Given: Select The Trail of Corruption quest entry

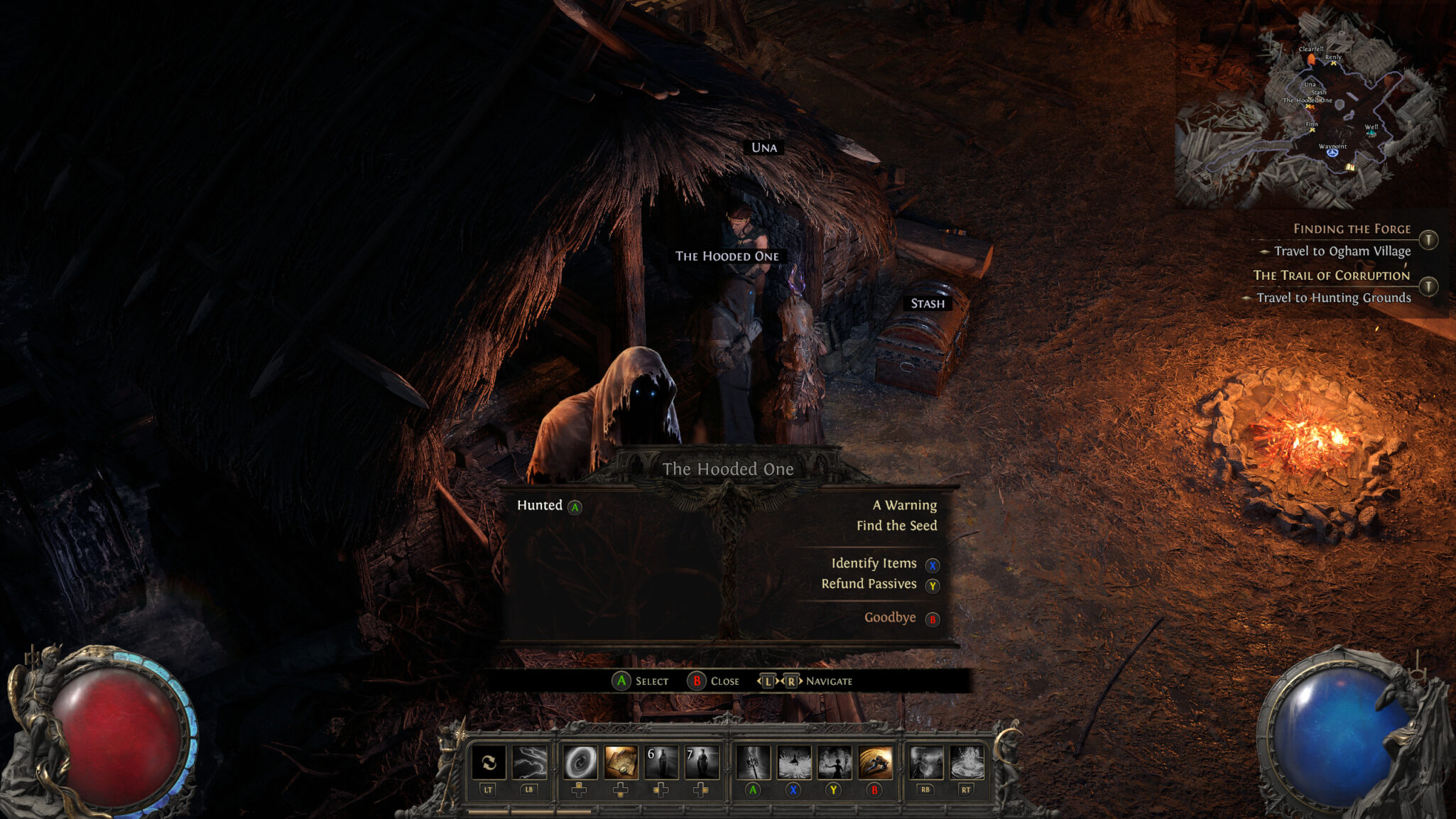Looking at the screenshot, I should pyautogui.click(x=1331, y=276).
